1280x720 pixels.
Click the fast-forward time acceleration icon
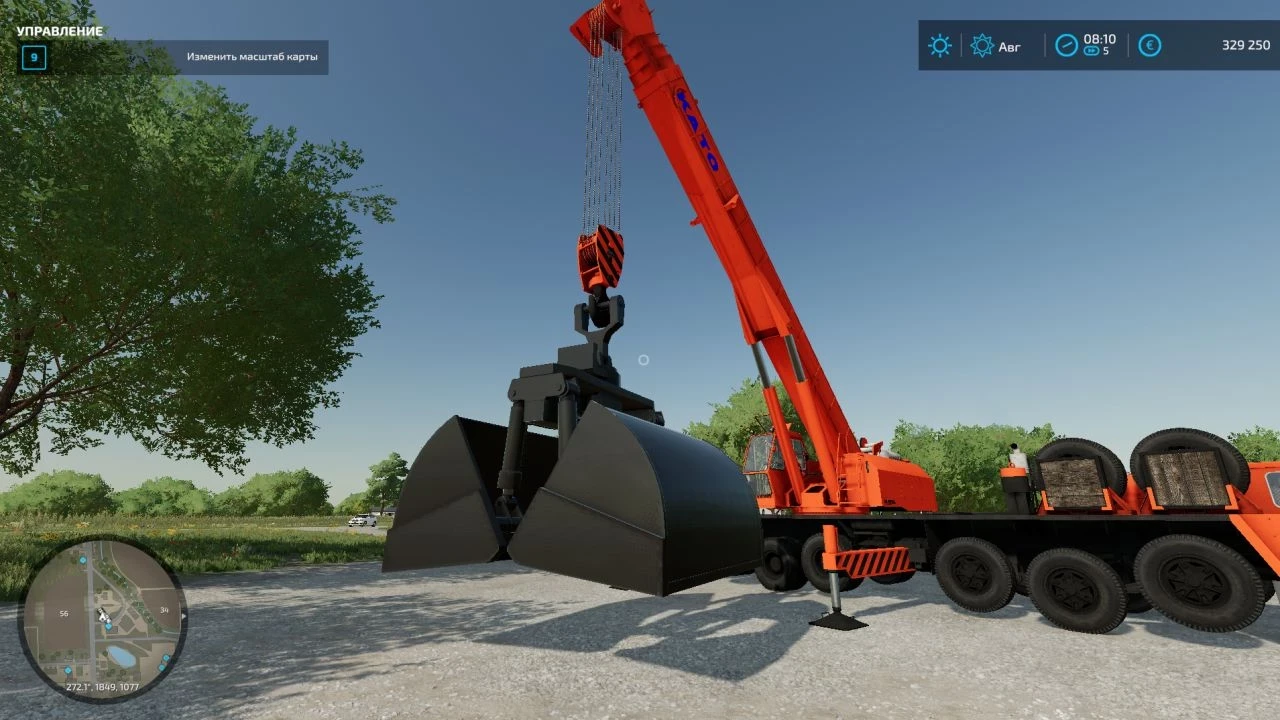tap(1091, 50)
